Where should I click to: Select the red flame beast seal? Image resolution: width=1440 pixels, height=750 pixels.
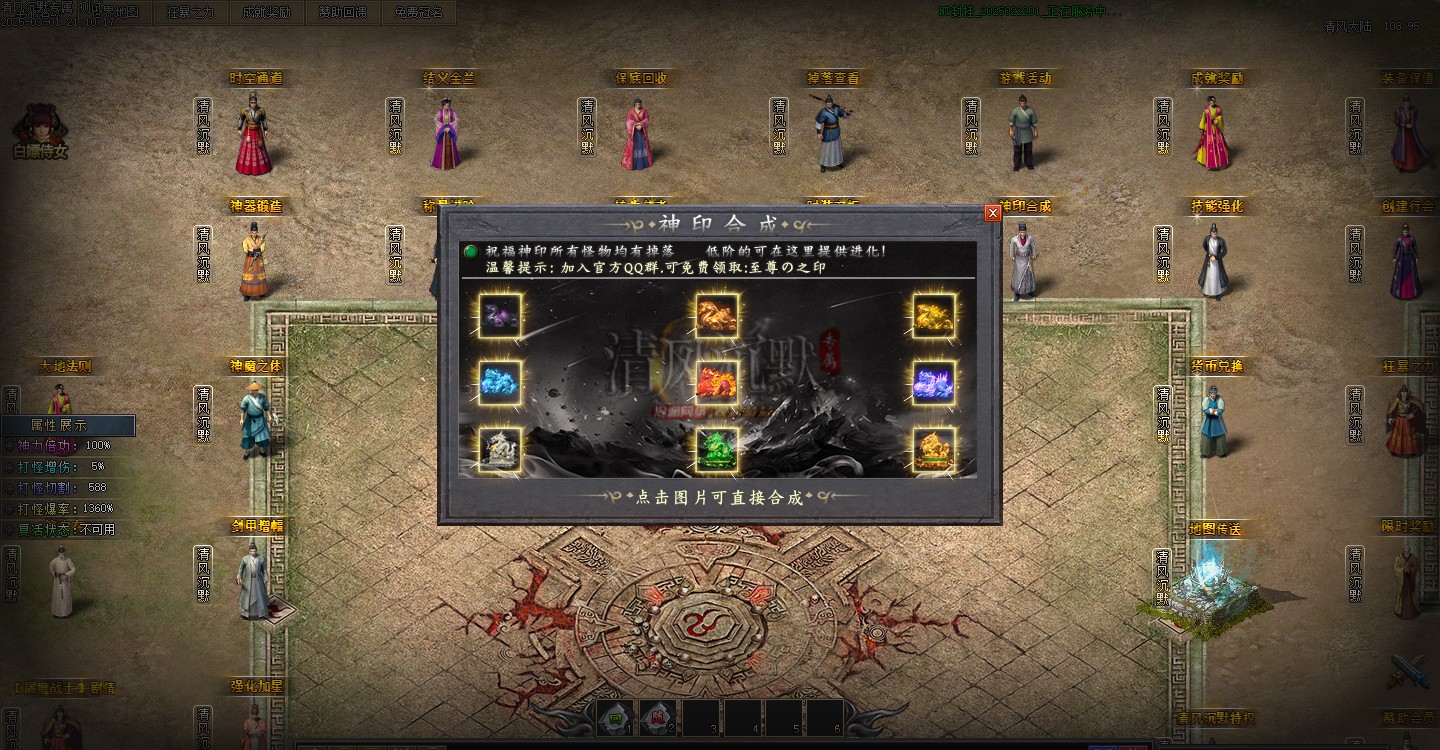(717, 382)
